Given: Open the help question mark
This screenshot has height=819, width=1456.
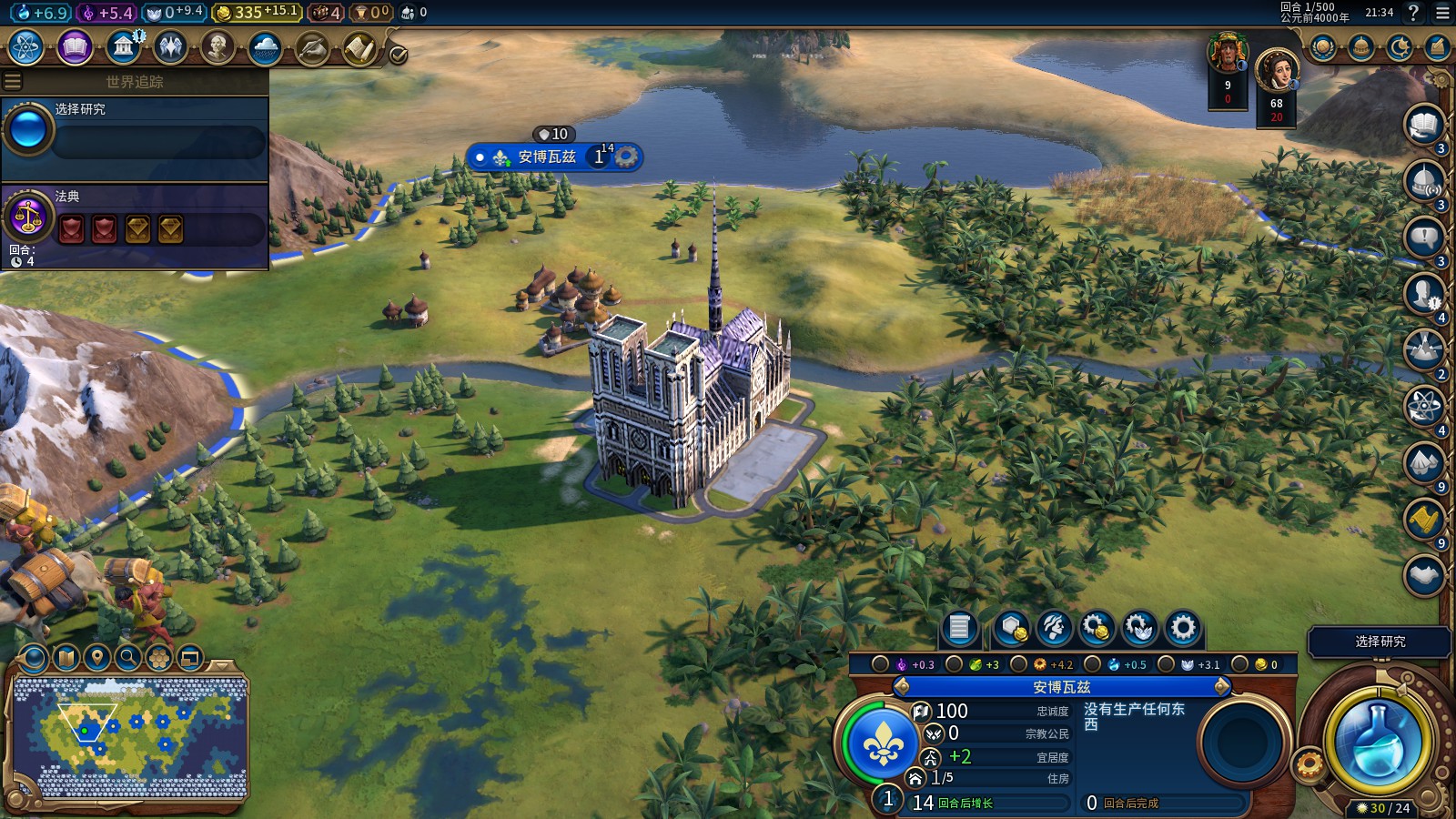Looking at the screenshot, I should (x=1413, y=13).
